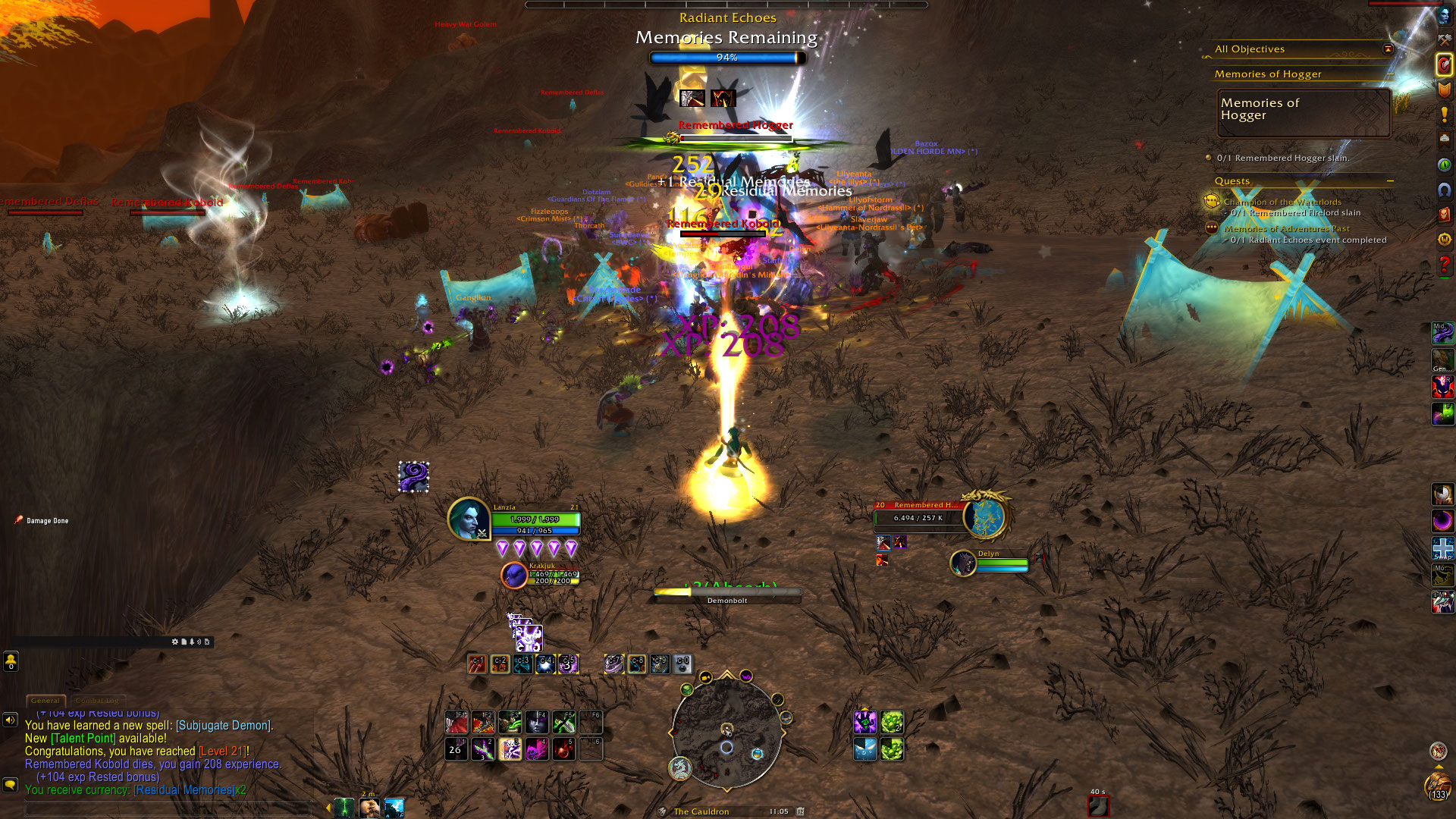Select Memories of Adventures Past quest

click(x=1286, y=228)
